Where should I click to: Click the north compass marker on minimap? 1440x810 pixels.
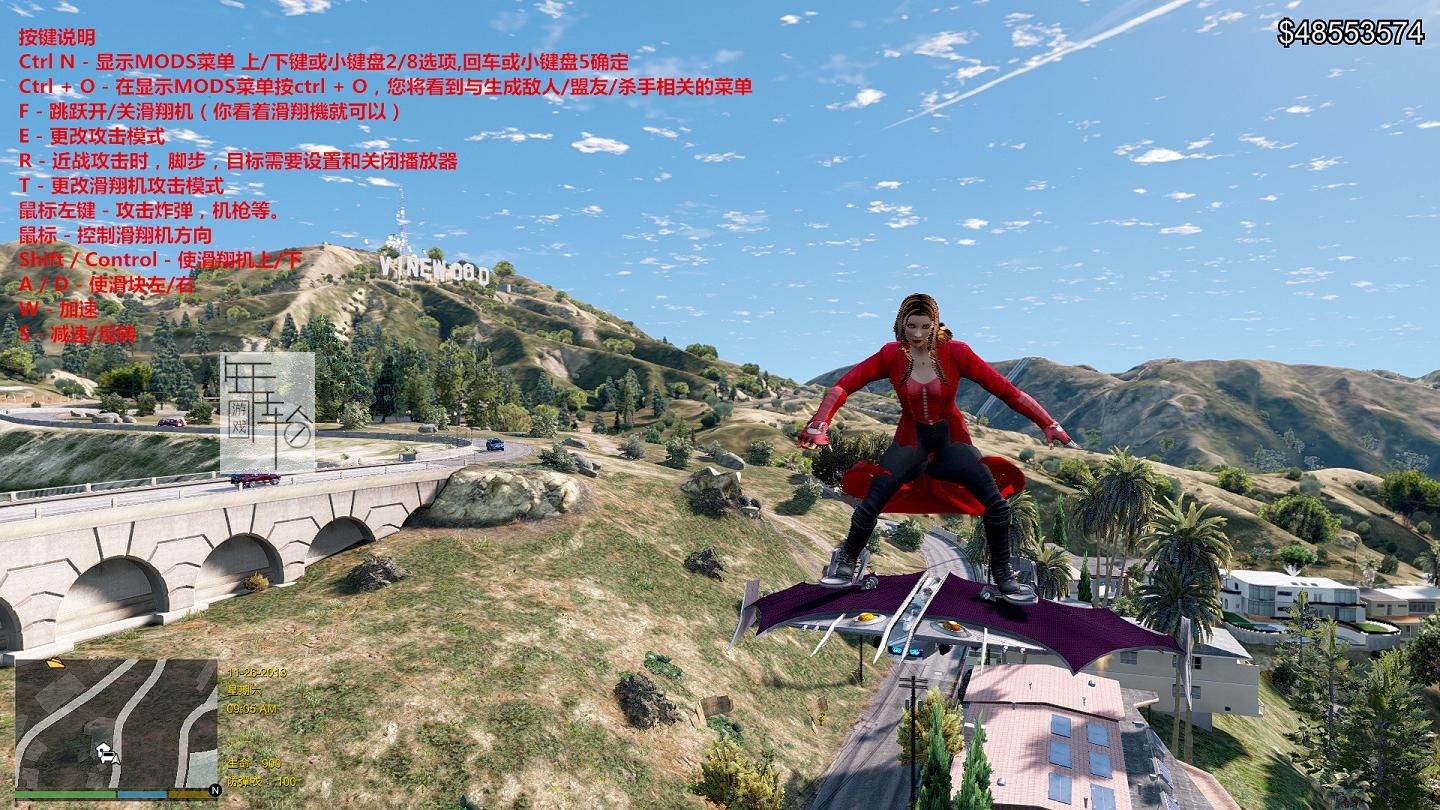pos(214,790)
